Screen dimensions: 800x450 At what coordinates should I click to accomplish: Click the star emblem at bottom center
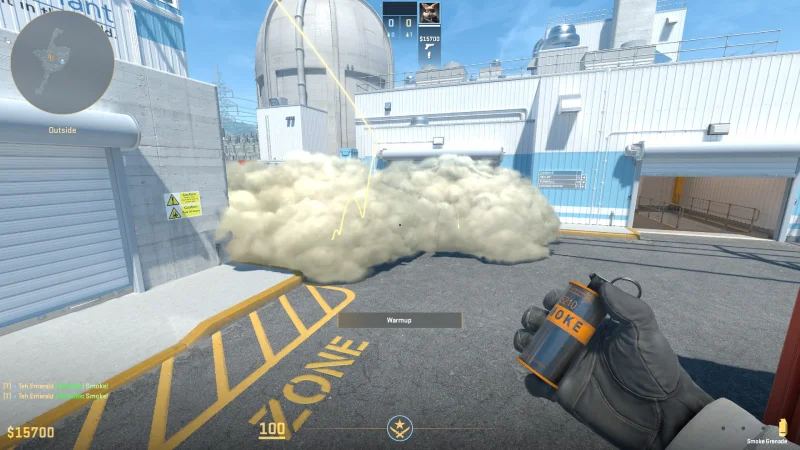[x=400, y=430]
